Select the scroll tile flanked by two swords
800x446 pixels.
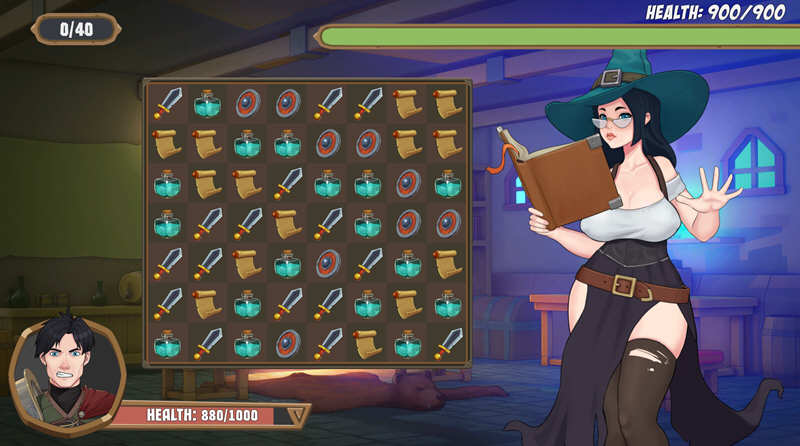(x=287, y=223)
